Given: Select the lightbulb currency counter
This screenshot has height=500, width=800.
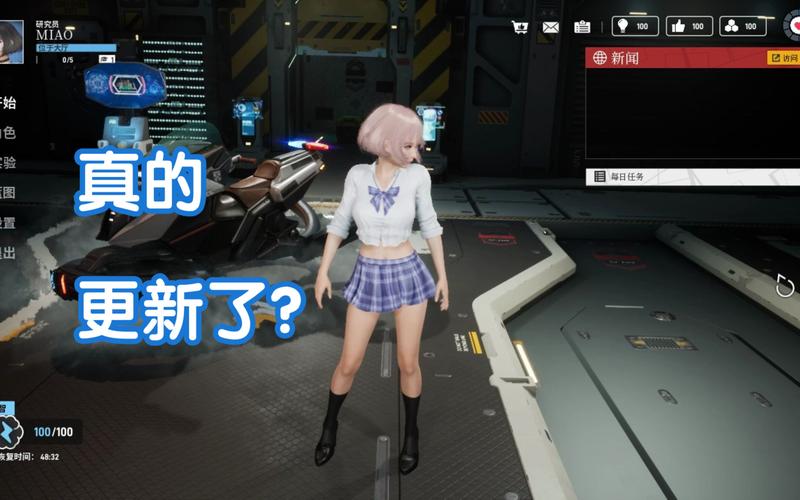Looking at the screenshot, I should pos(635,27).
